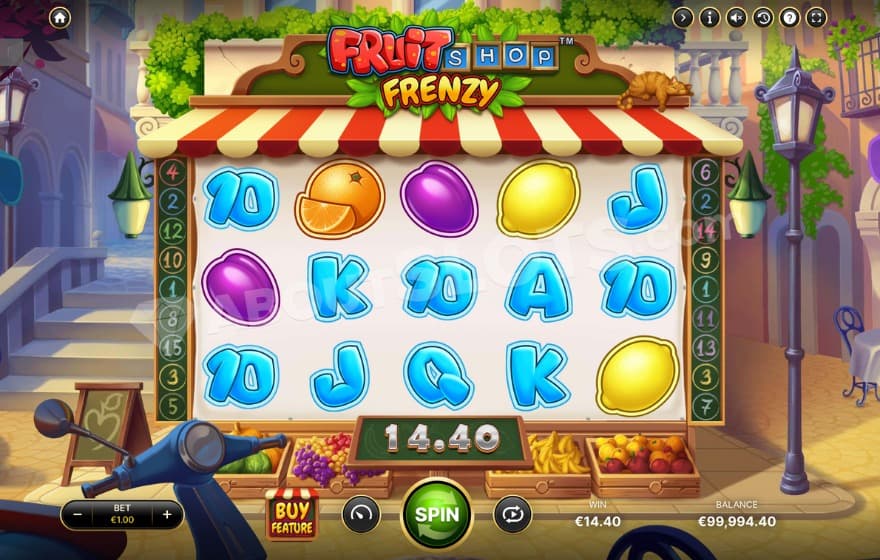Open the autoplay looping-arrows button
Screen dimensions: 880x560
511,514
